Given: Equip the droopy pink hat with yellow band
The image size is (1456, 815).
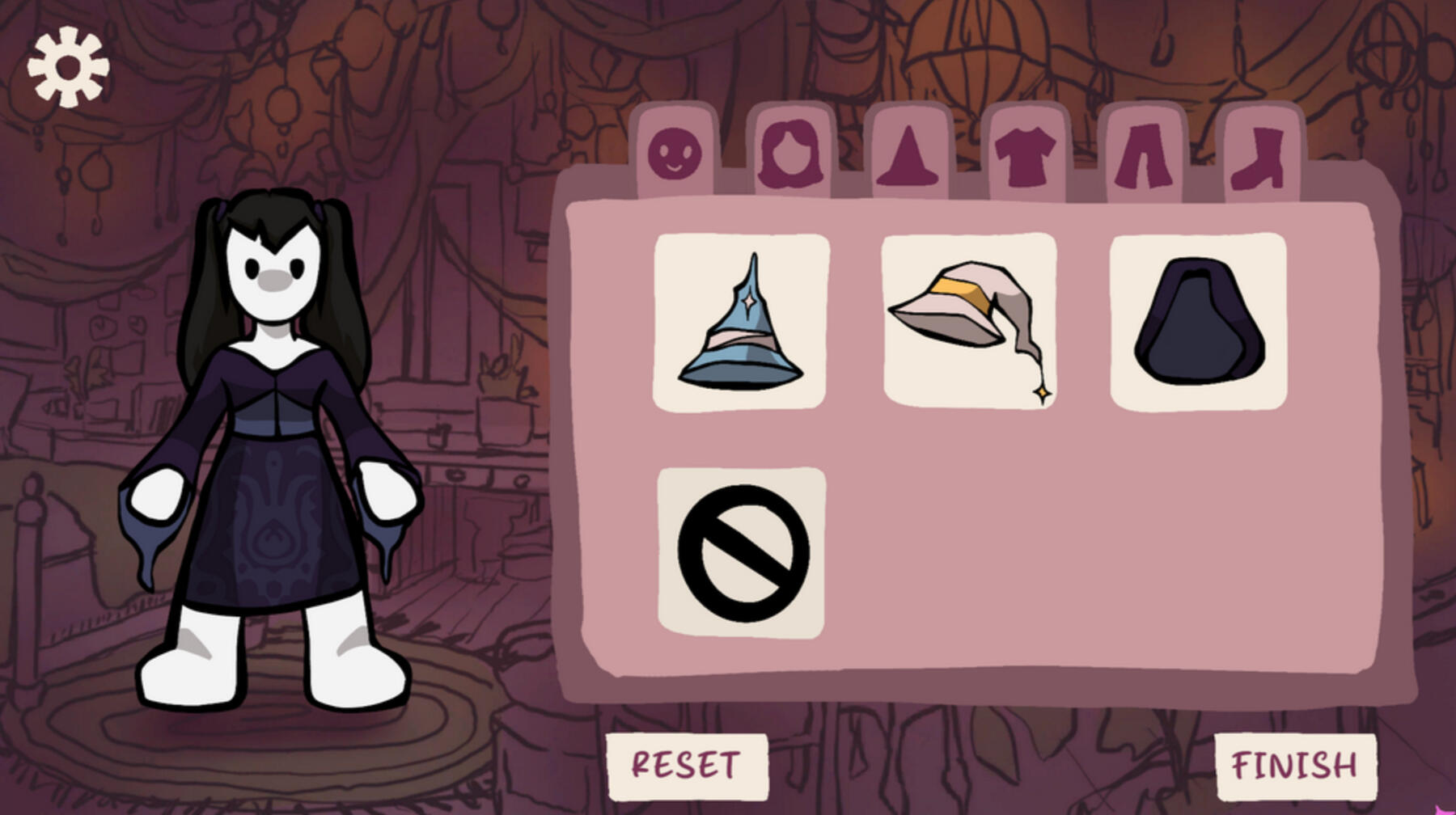Looking at the screenshot, I should (969, 322).
